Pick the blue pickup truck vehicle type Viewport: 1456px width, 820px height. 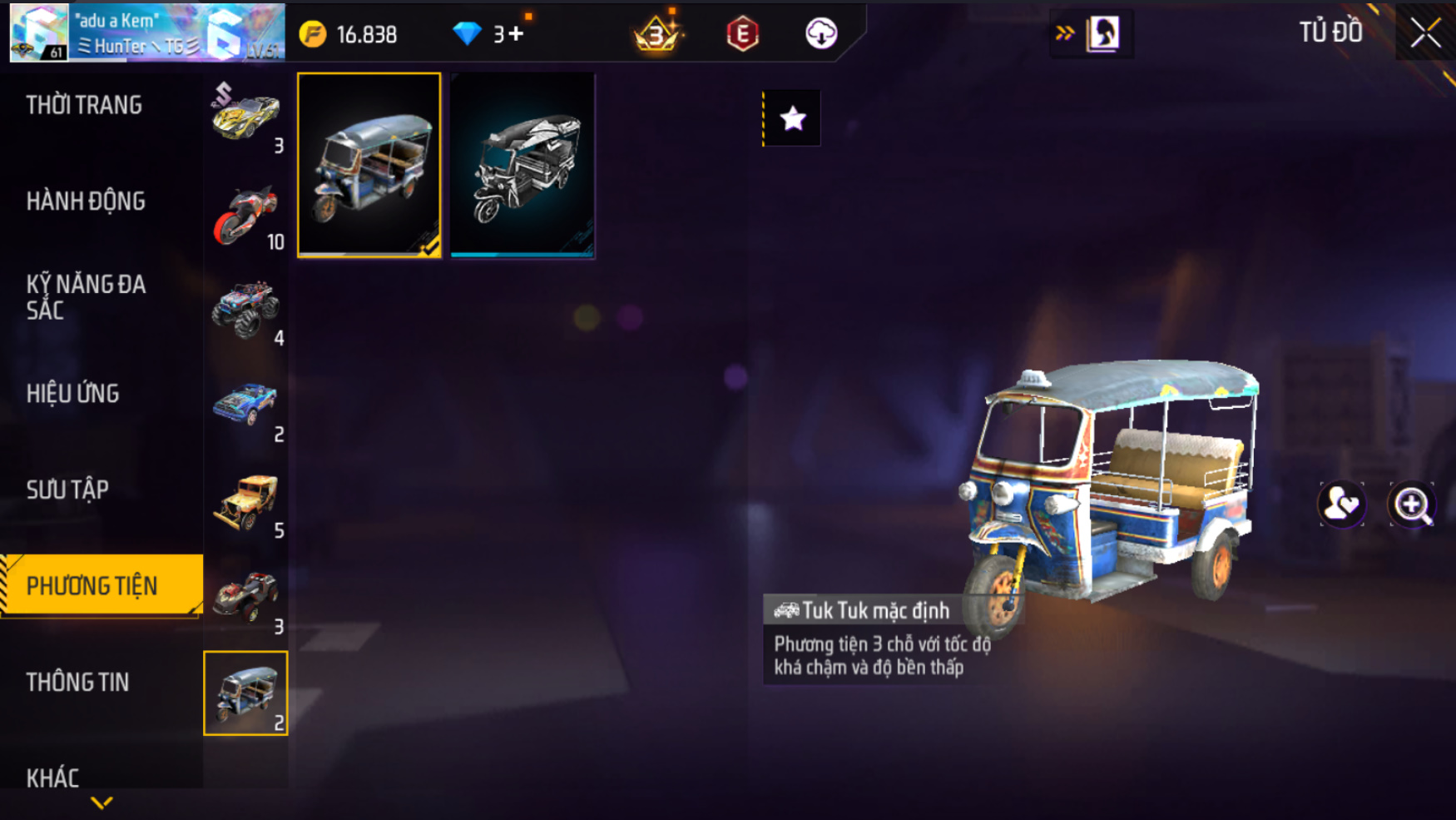click(245, 406)
